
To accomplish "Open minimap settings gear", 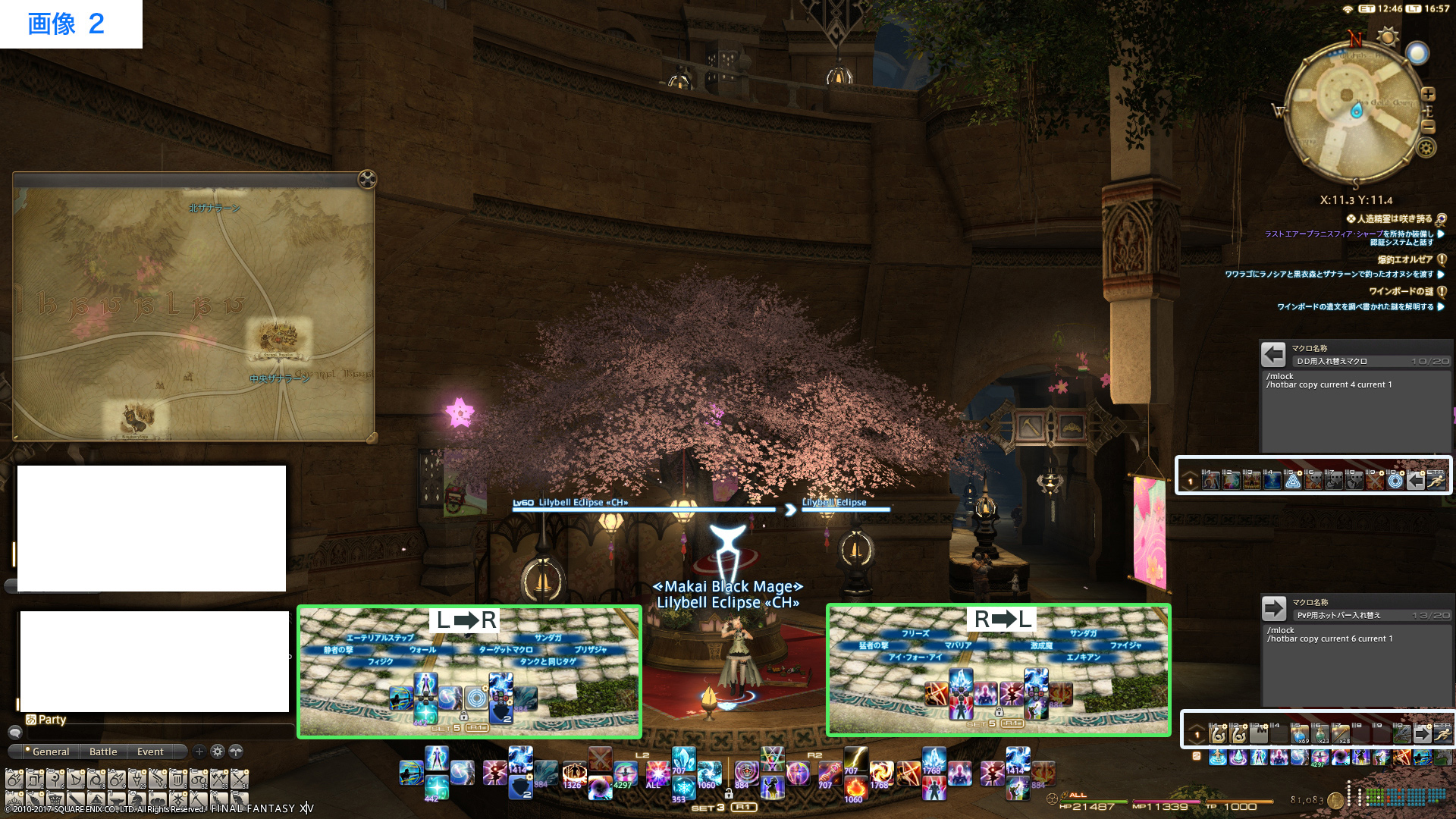I will [x=1426, y=148].
